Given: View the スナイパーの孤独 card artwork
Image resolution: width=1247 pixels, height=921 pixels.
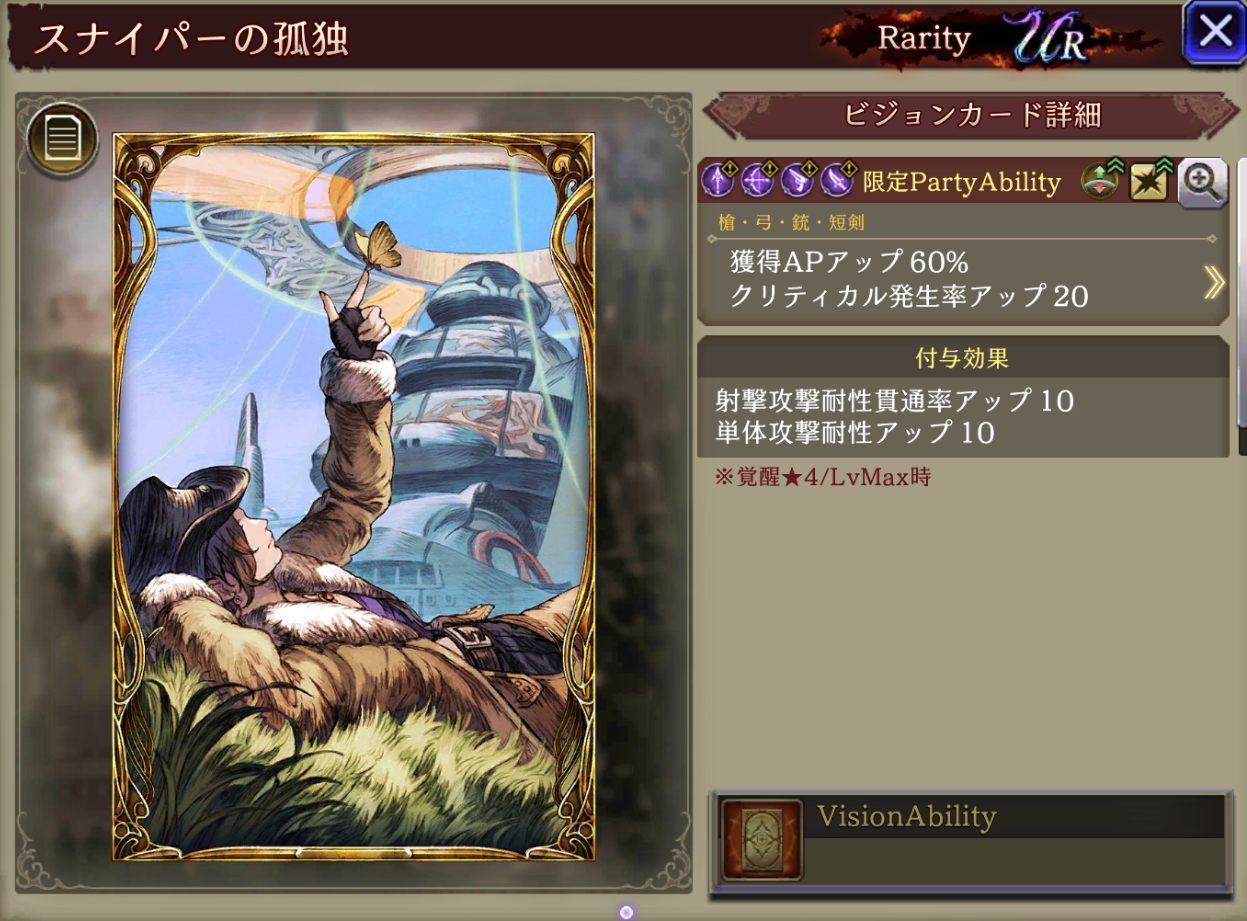Looking at the screenshot, I should [353, 497].
